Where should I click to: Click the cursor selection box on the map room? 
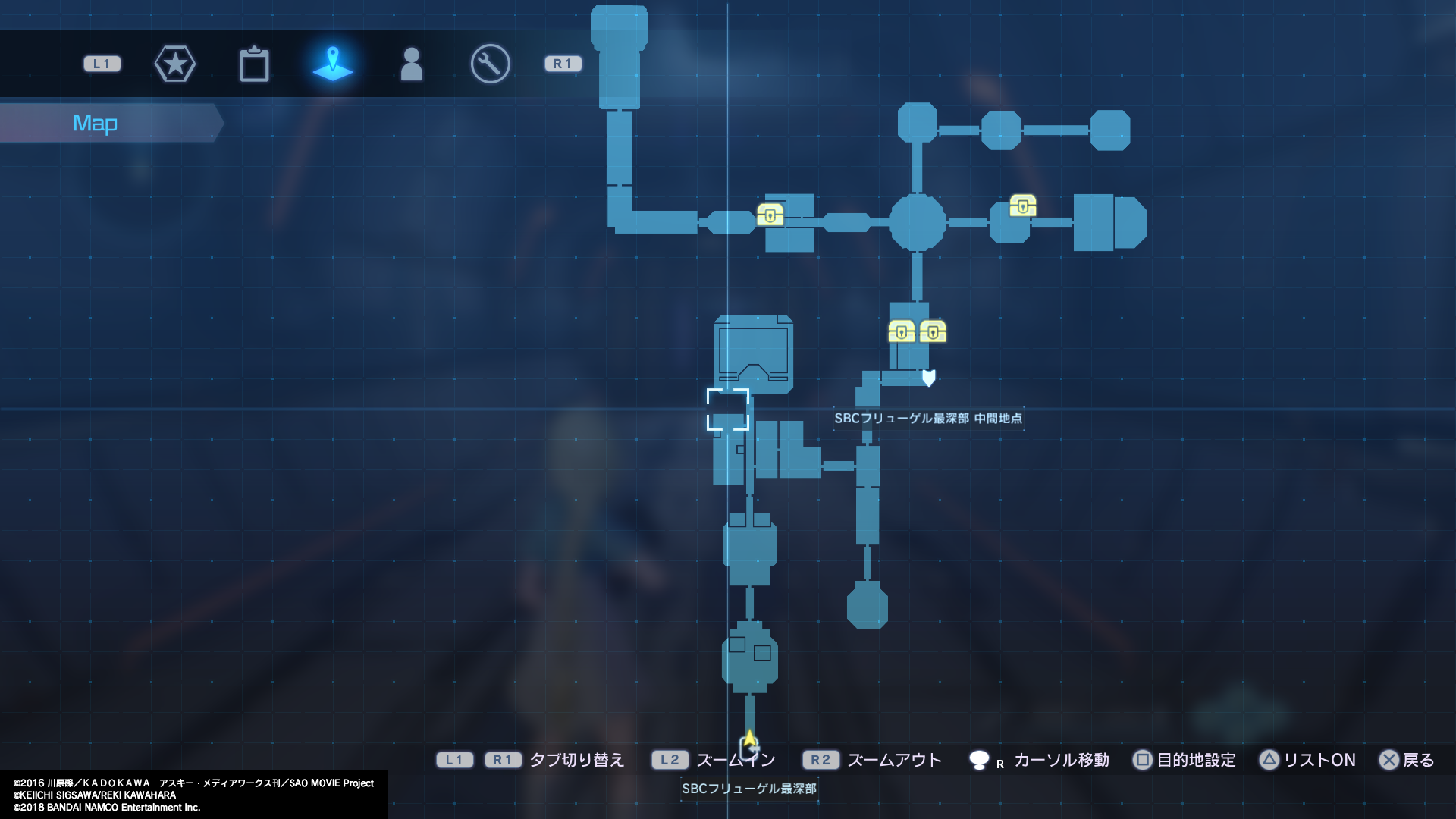[729, 409]
